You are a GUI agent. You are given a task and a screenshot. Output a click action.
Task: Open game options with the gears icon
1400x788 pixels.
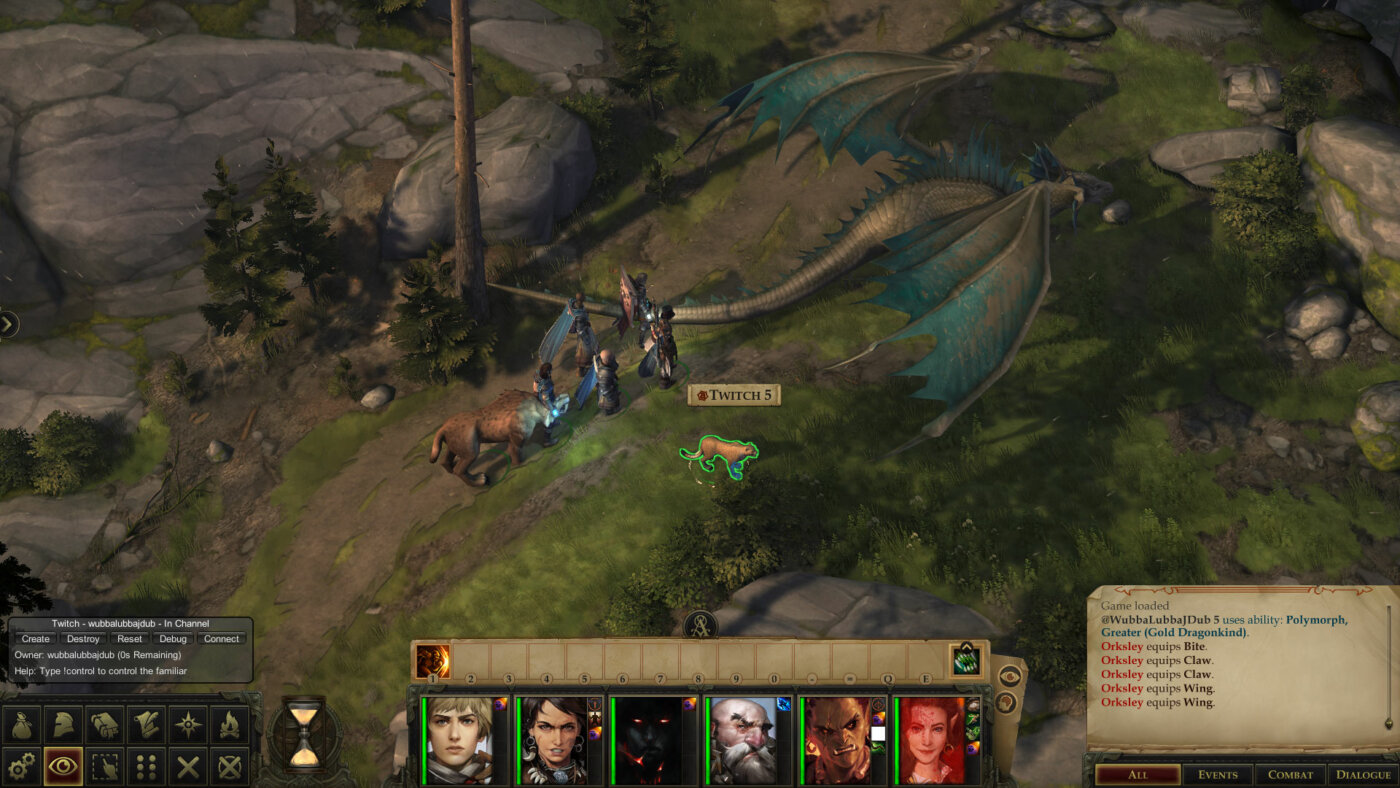point(21,764)
